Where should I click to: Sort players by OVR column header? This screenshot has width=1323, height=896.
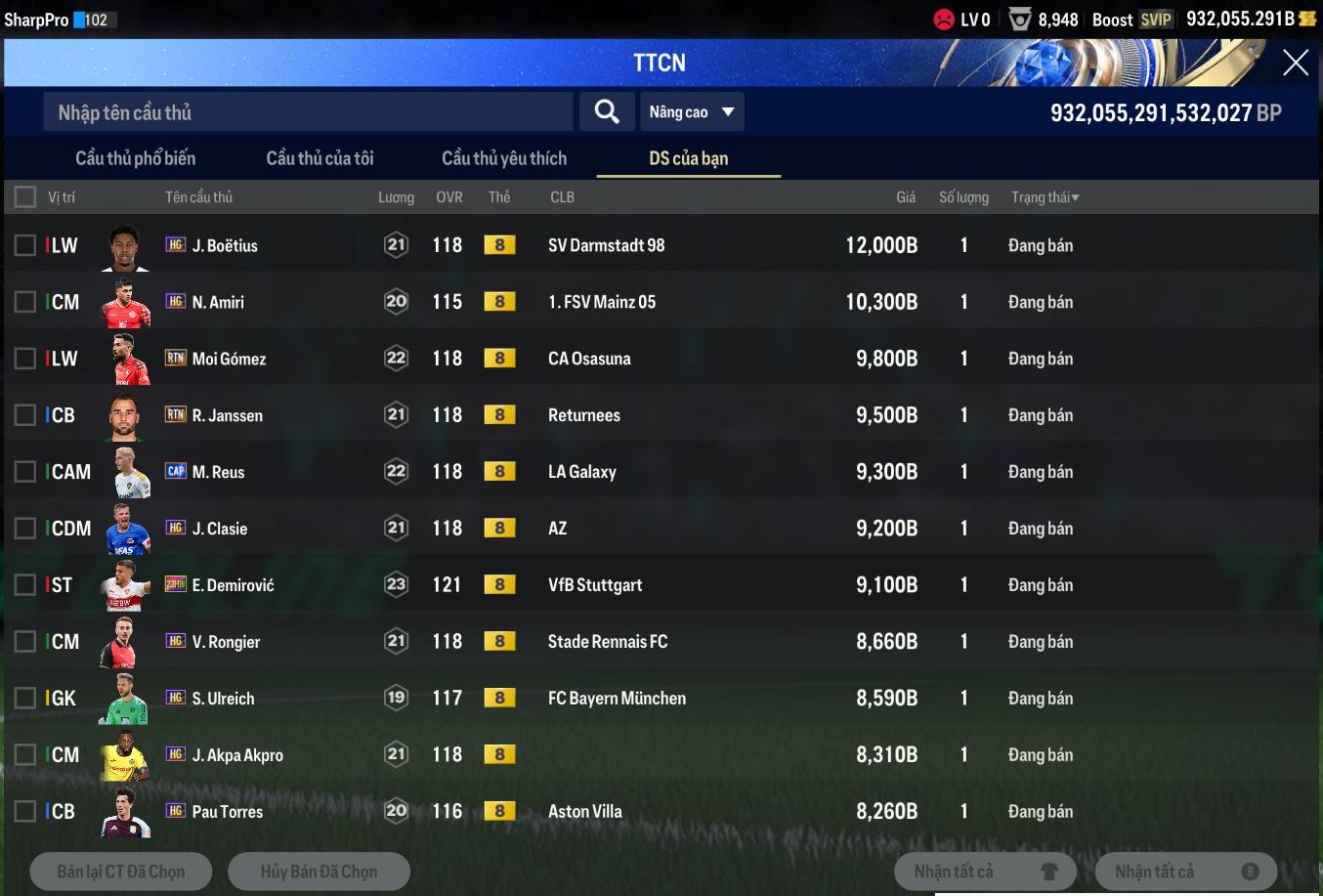pos(448,197)
